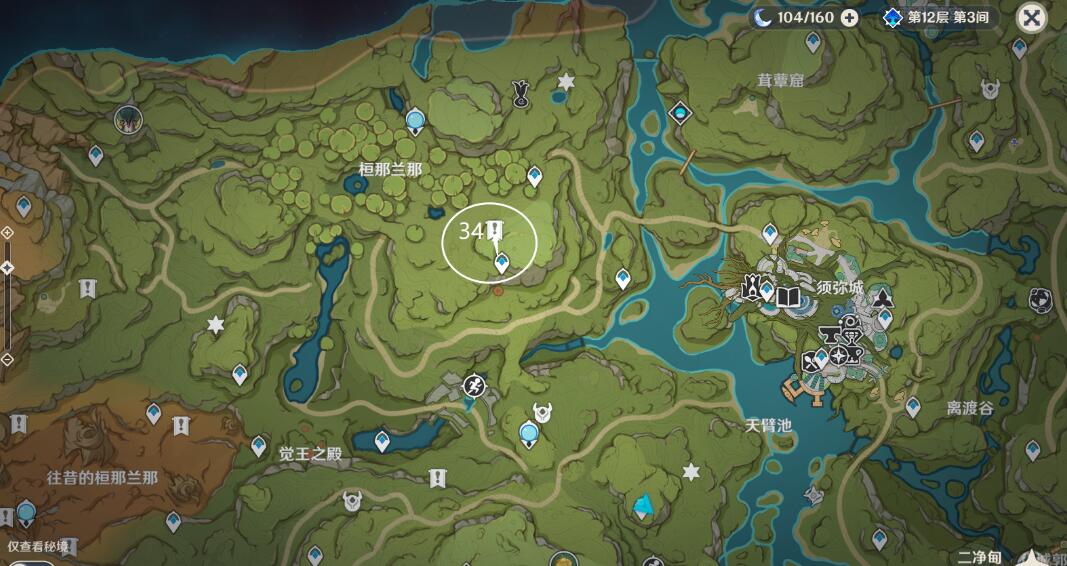The width and height of the screenshot is (1067, 566).
Task: Open the open-book icon in 须弥城
Action: coord(789,296)
